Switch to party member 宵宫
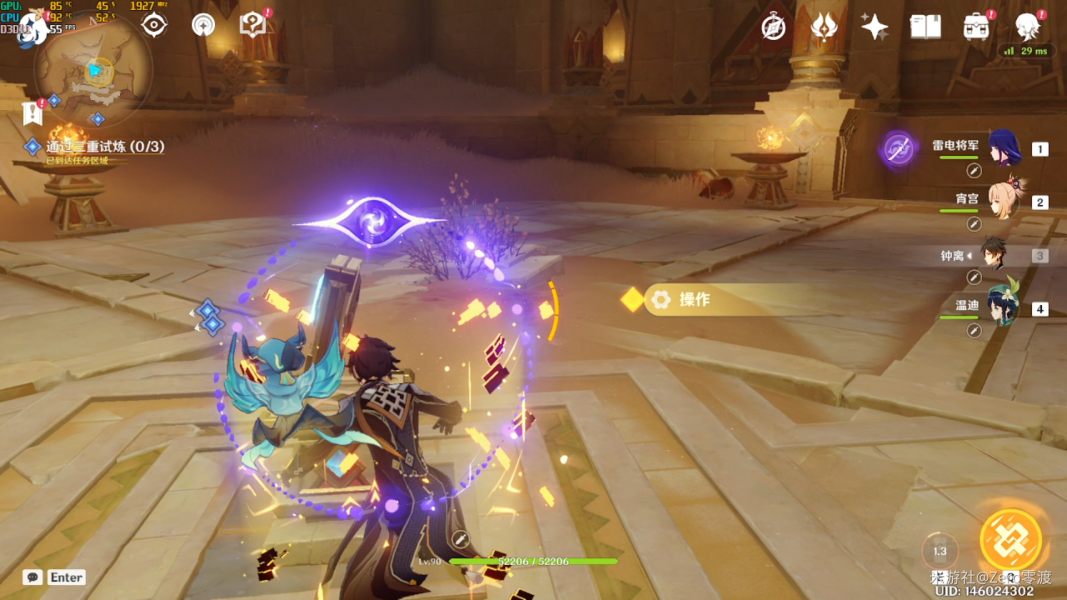The width and height of the screenshot is (1067, 600). click(1003, 202)
